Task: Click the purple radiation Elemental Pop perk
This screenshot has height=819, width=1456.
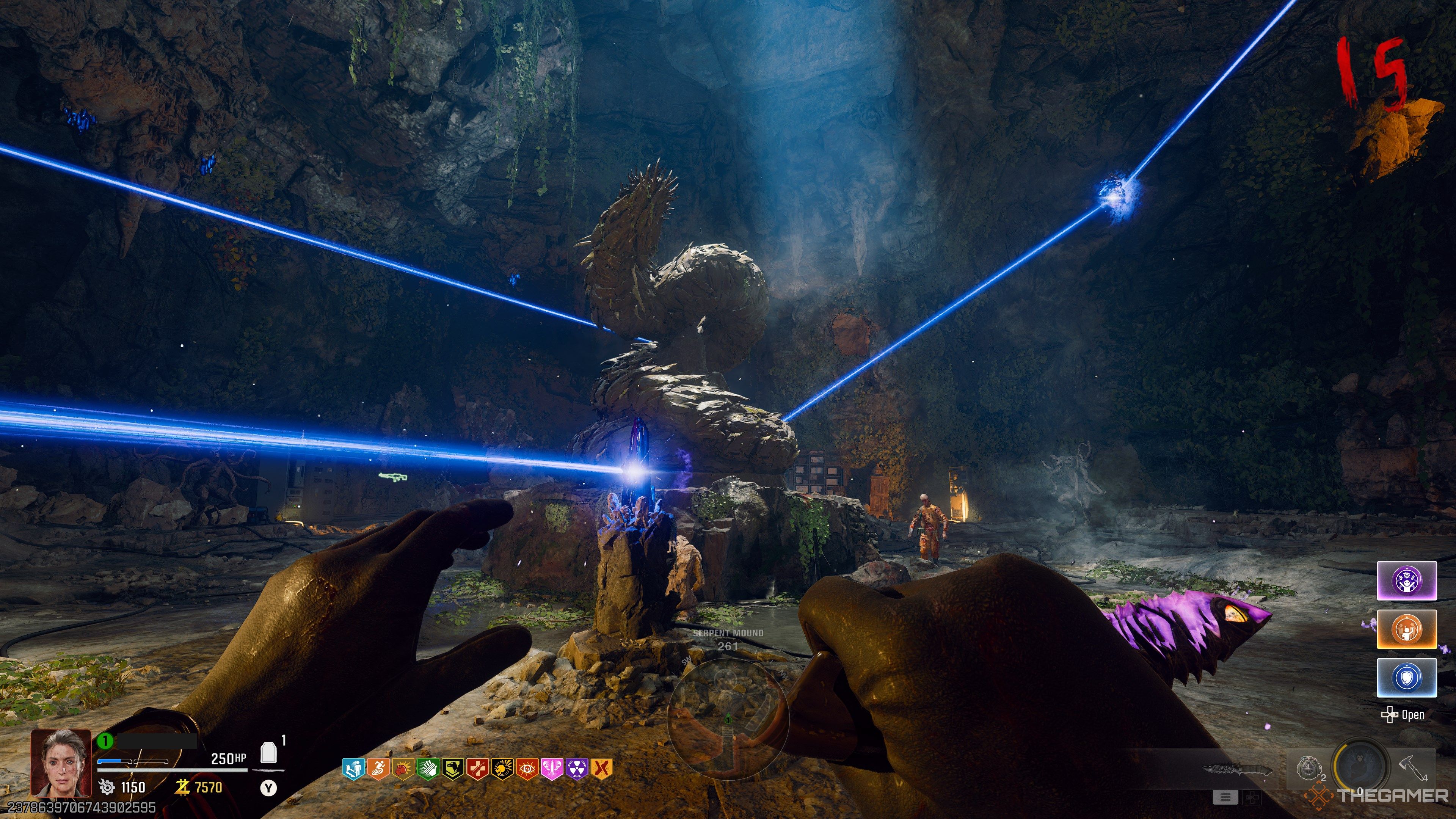Action: pyautogui.click(x=576, y=769)
